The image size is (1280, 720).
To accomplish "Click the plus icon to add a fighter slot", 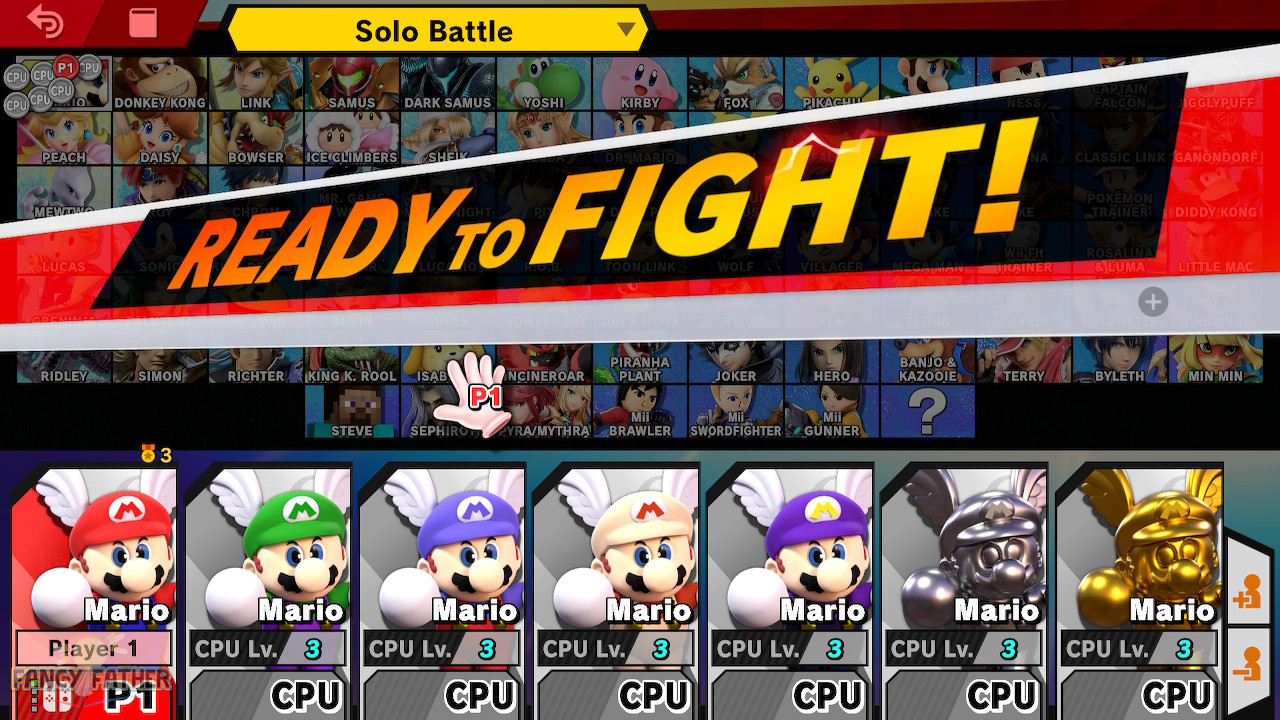I will tap(1154, 302).
